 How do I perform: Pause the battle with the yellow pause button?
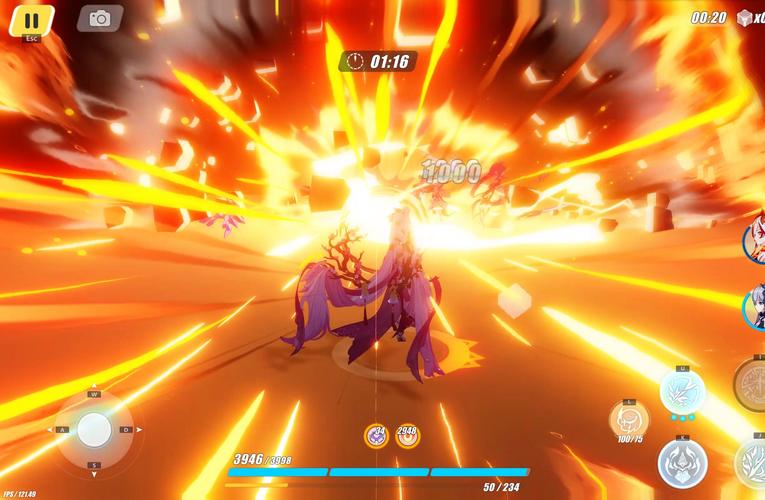[31, 19]
